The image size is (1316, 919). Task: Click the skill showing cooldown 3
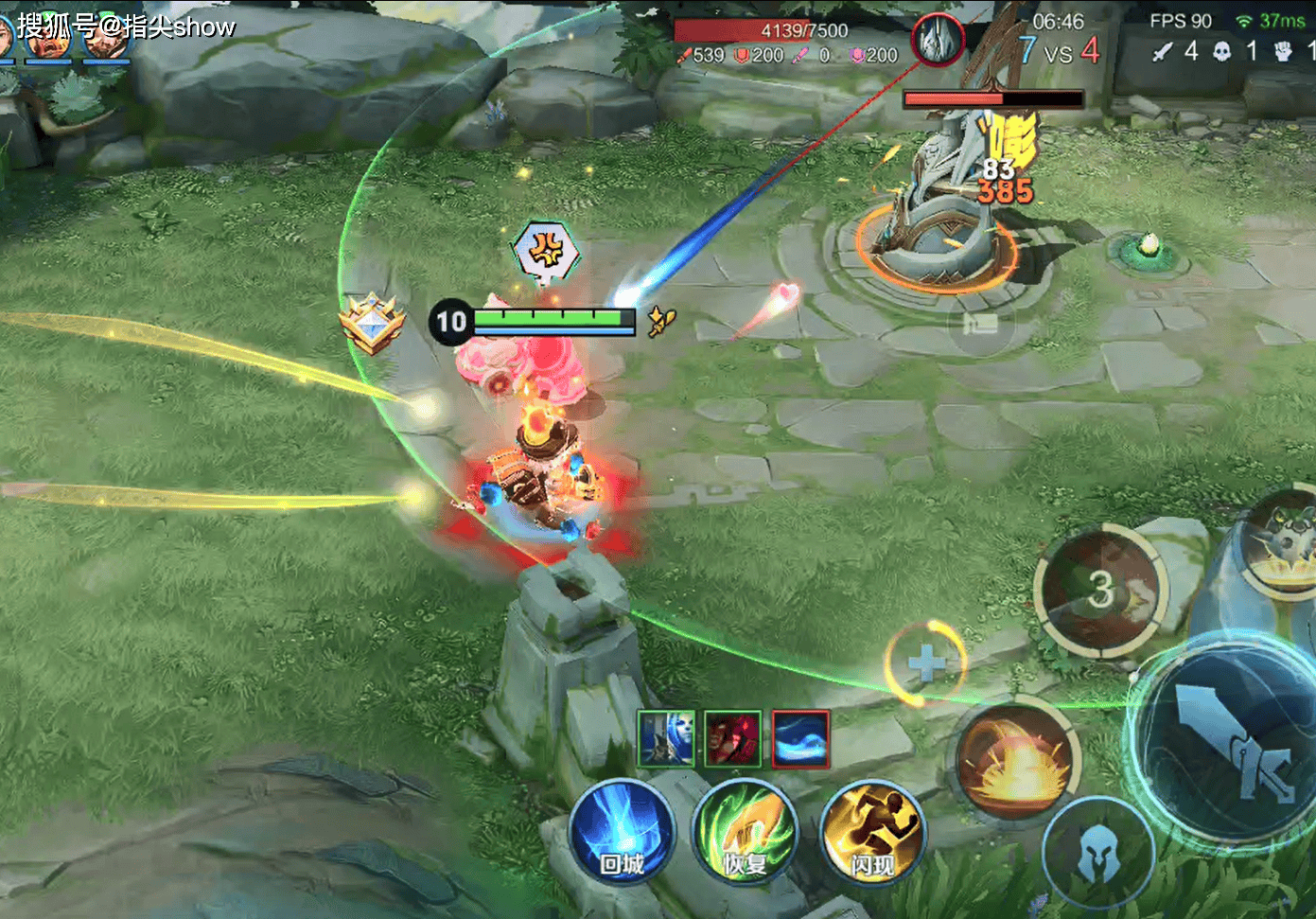click(x=1100, y=590)
